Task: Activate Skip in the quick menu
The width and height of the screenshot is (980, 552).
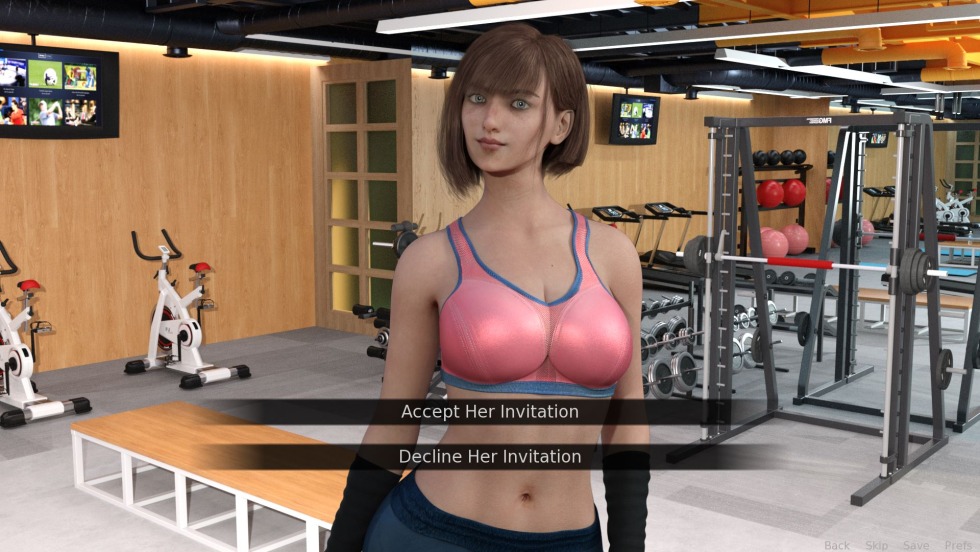Action: 876,545
